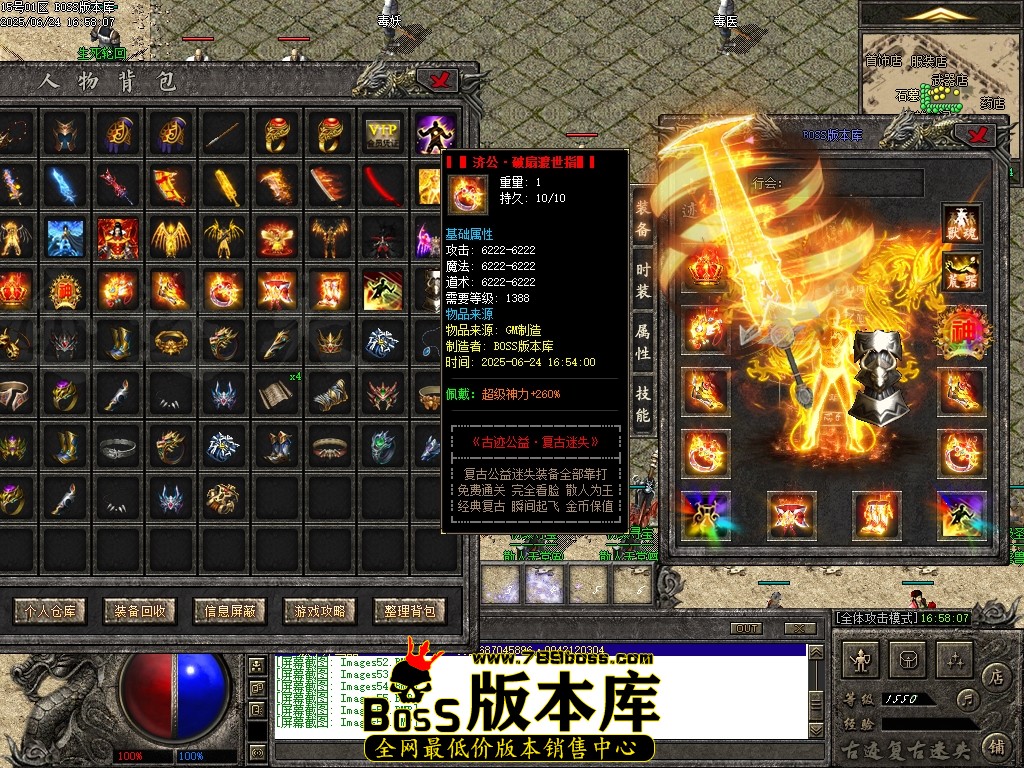Select the equipped flaming crown helmet slot

[x=705, y=271]
